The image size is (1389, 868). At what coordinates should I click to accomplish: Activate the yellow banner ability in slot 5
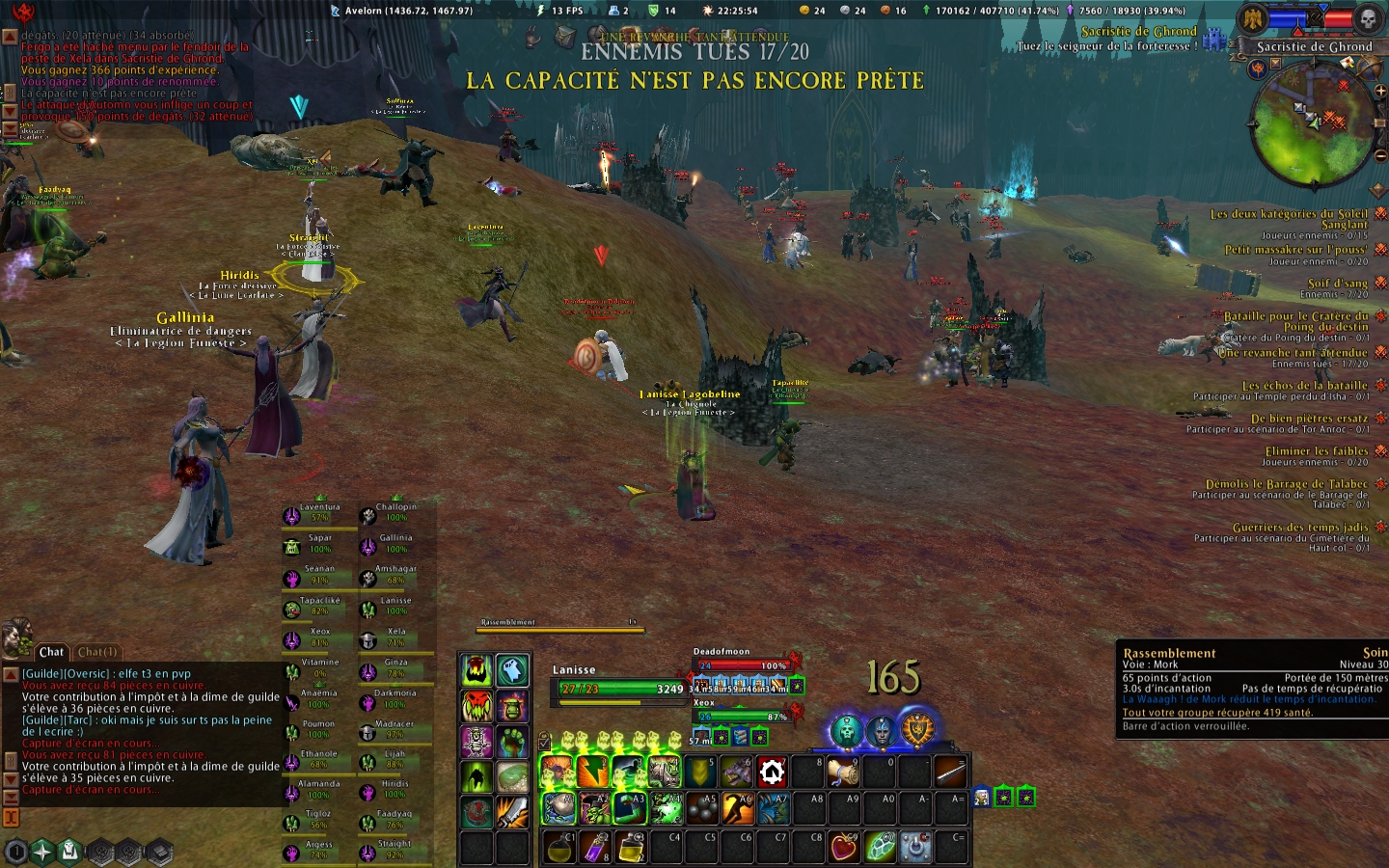pos(700,773)
